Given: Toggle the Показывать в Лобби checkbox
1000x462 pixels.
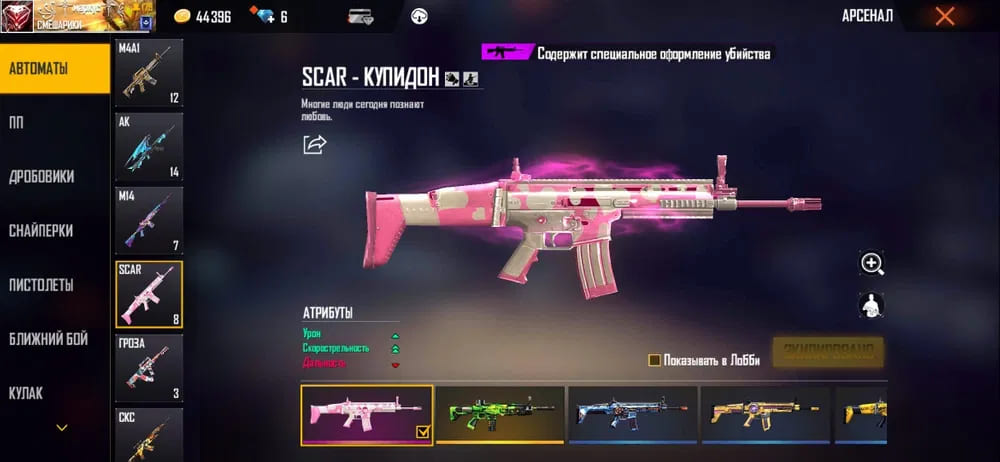Looking at the screenshot, I should 654,360.
